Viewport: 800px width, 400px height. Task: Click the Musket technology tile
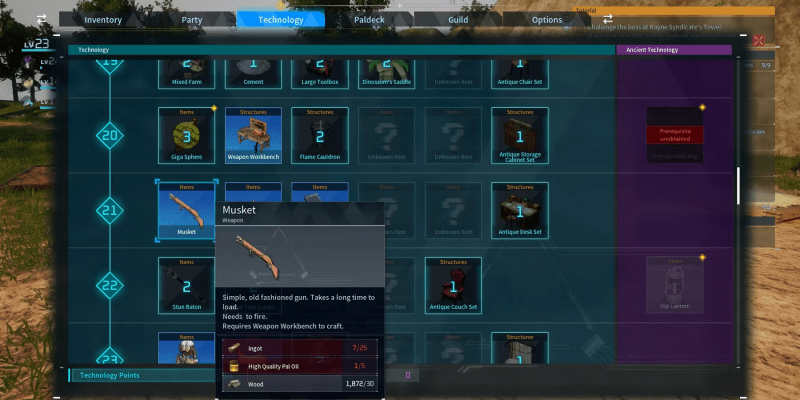[187, 209]
